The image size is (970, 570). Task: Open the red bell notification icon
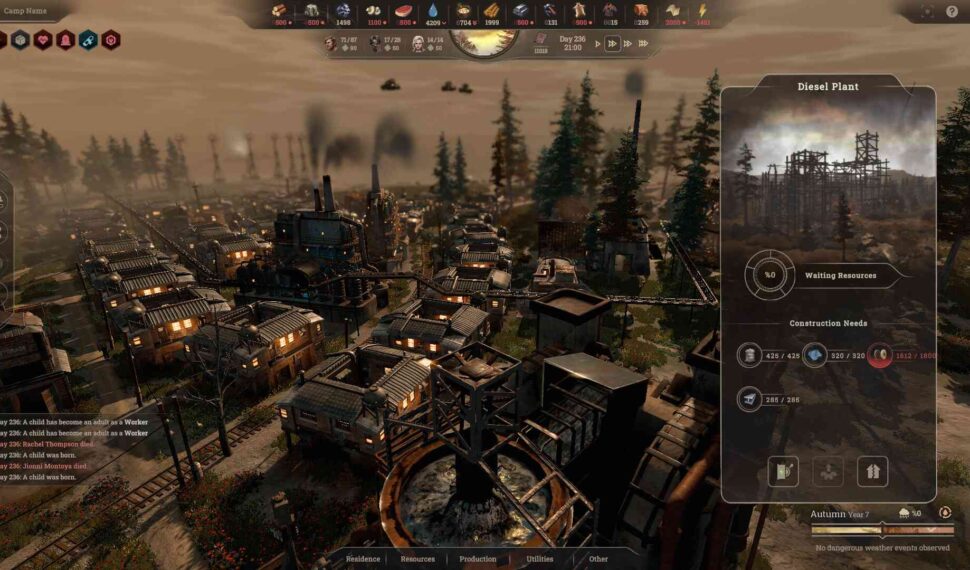66,40
